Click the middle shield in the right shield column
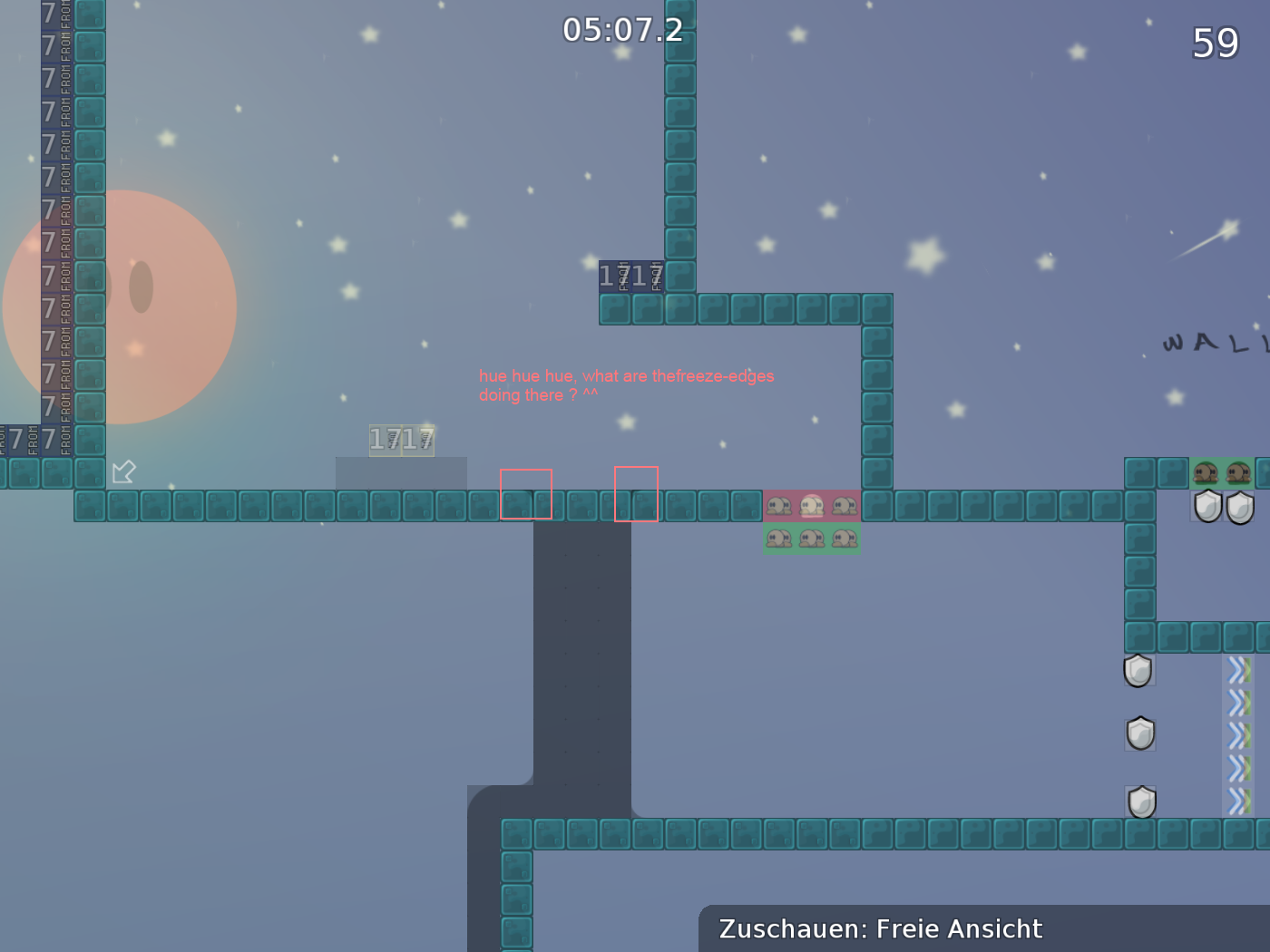Screen dimensions: 1270x952 coord(1139,732)
